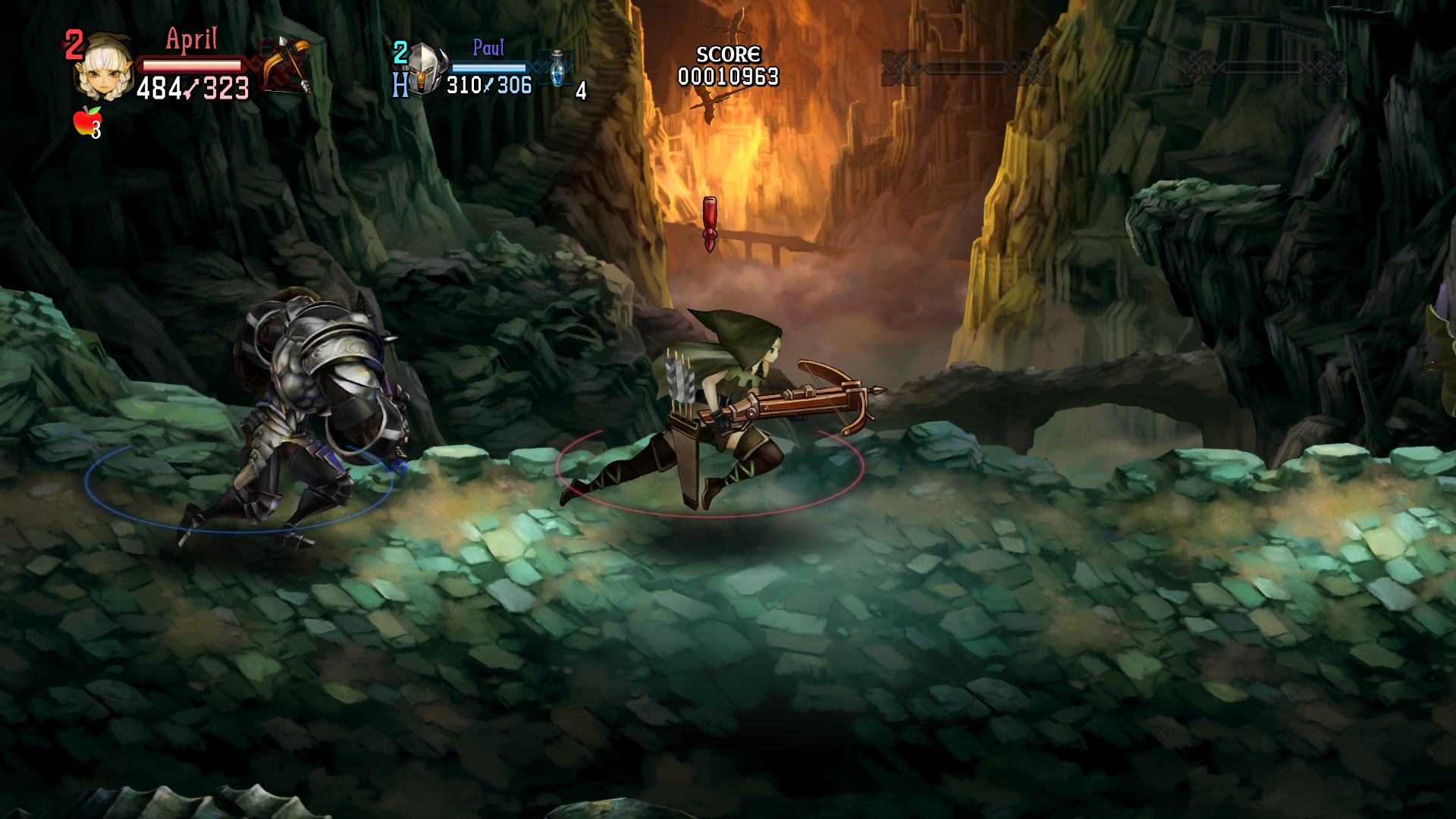
Task: Select Paul's potion bottle item icon
Action: point(558,68)
